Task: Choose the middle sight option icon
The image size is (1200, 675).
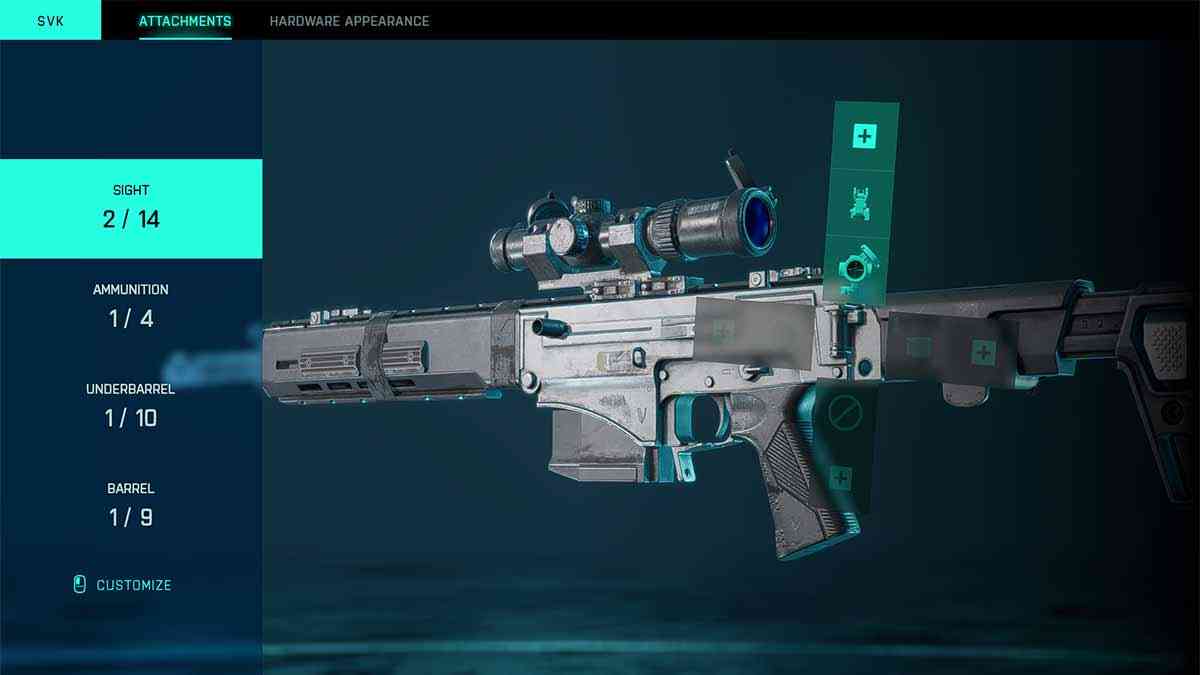Action: 861,203
